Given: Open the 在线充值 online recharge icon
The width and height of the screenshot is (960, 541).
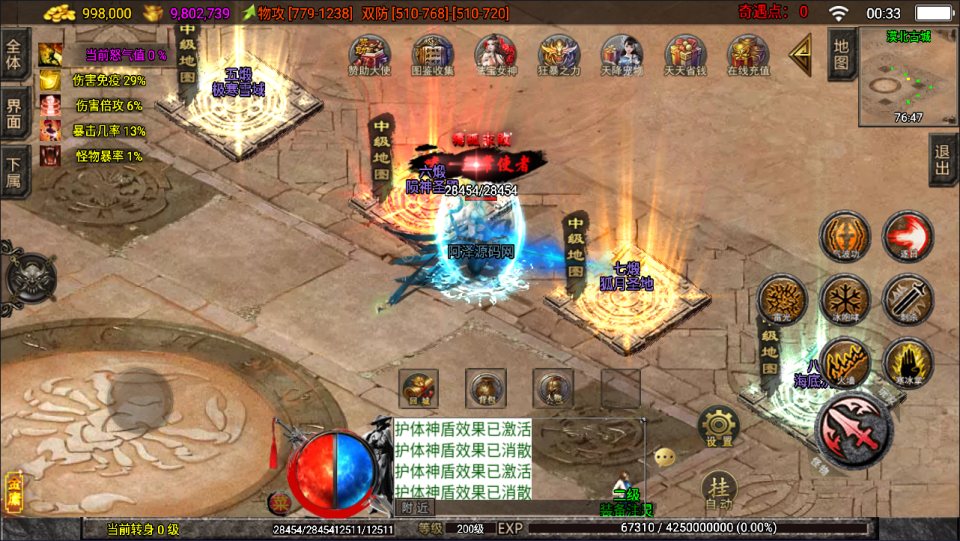Looking at the screenshot, I should tap(748, 54).
